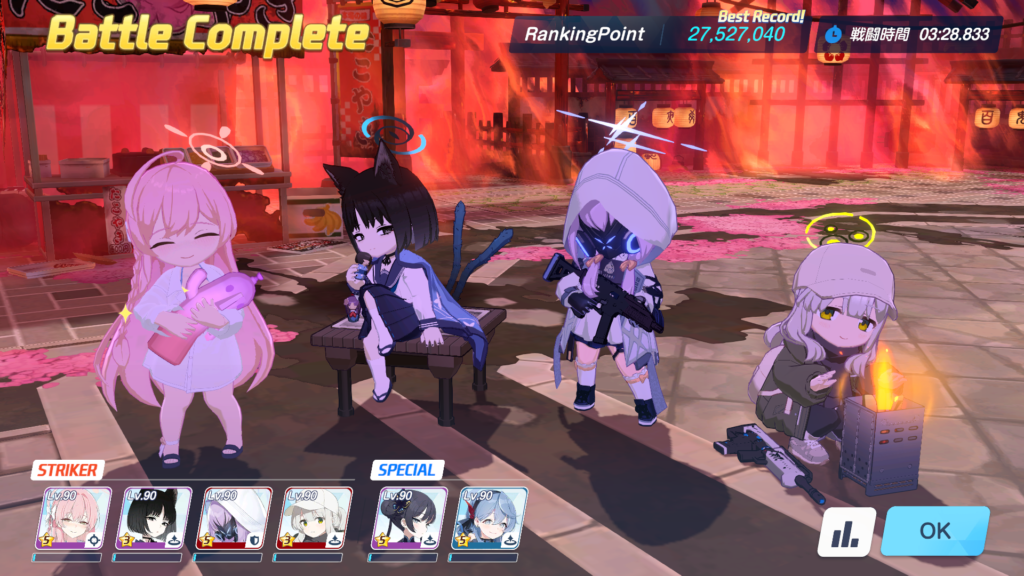The height and width of the screenshot is (576, 1024).
Task: Open the battle statistics bar chart
Action: (x=846, y=533)
